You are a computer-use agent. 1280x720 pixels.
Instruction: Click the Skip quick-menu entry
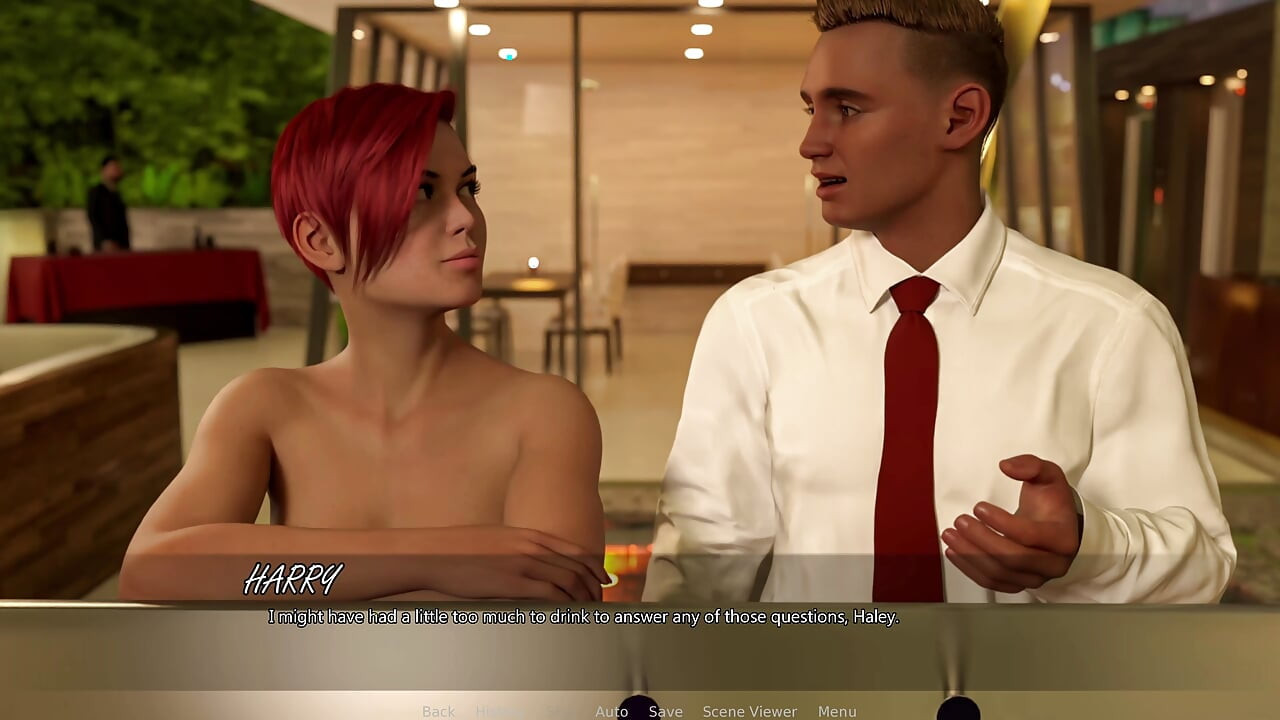(x=557, y=711)
